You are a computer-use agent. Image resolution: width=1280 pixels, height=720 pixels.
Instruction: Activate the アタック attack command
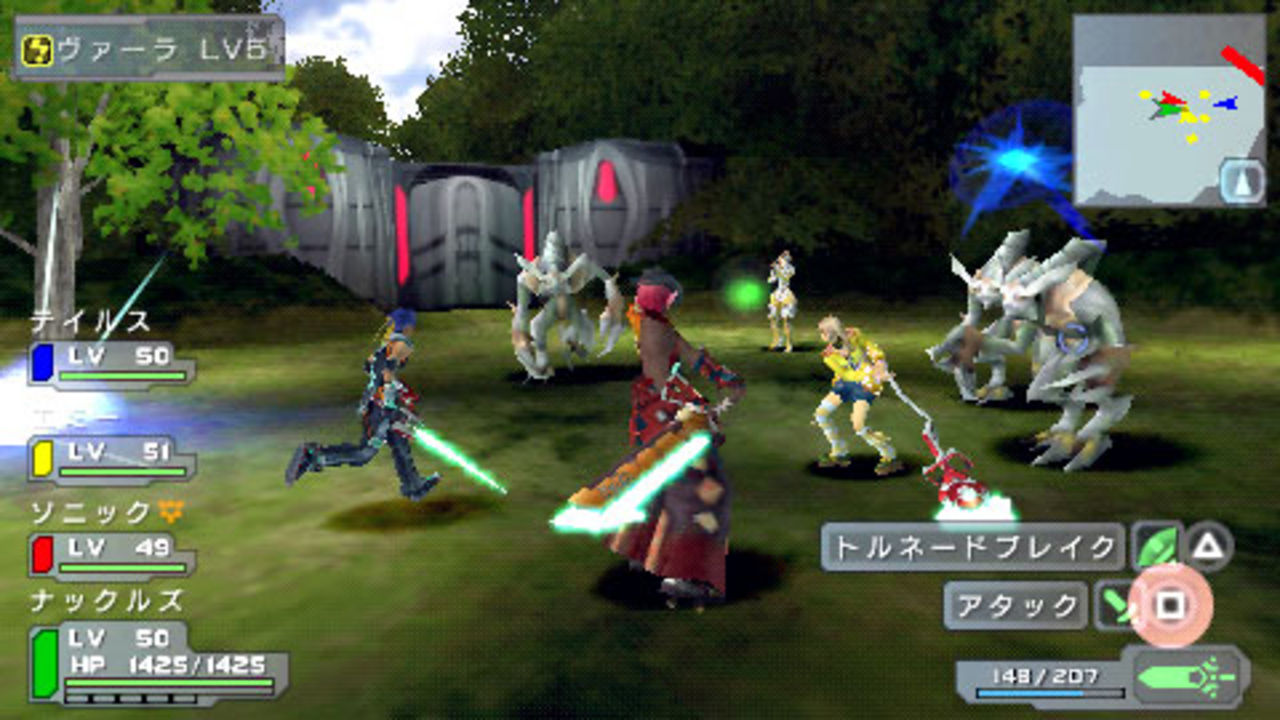pyautogui.click(x=1015, y=603)
